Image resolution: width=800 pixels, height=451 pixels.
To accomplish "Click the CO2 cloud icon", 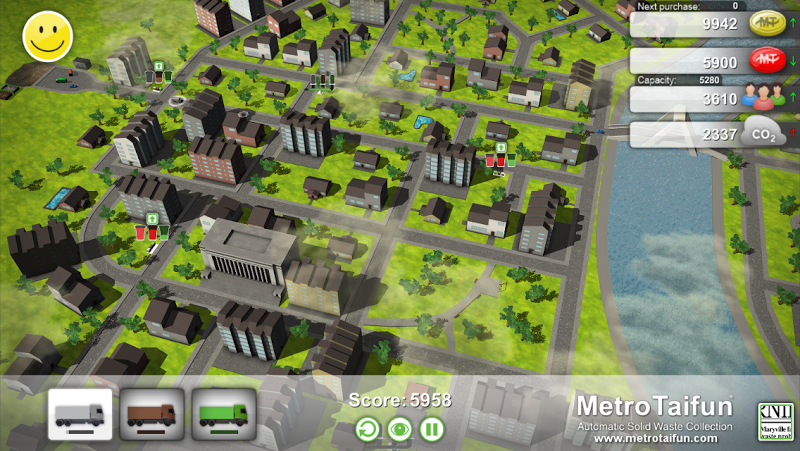I will [x=763, y=134].
